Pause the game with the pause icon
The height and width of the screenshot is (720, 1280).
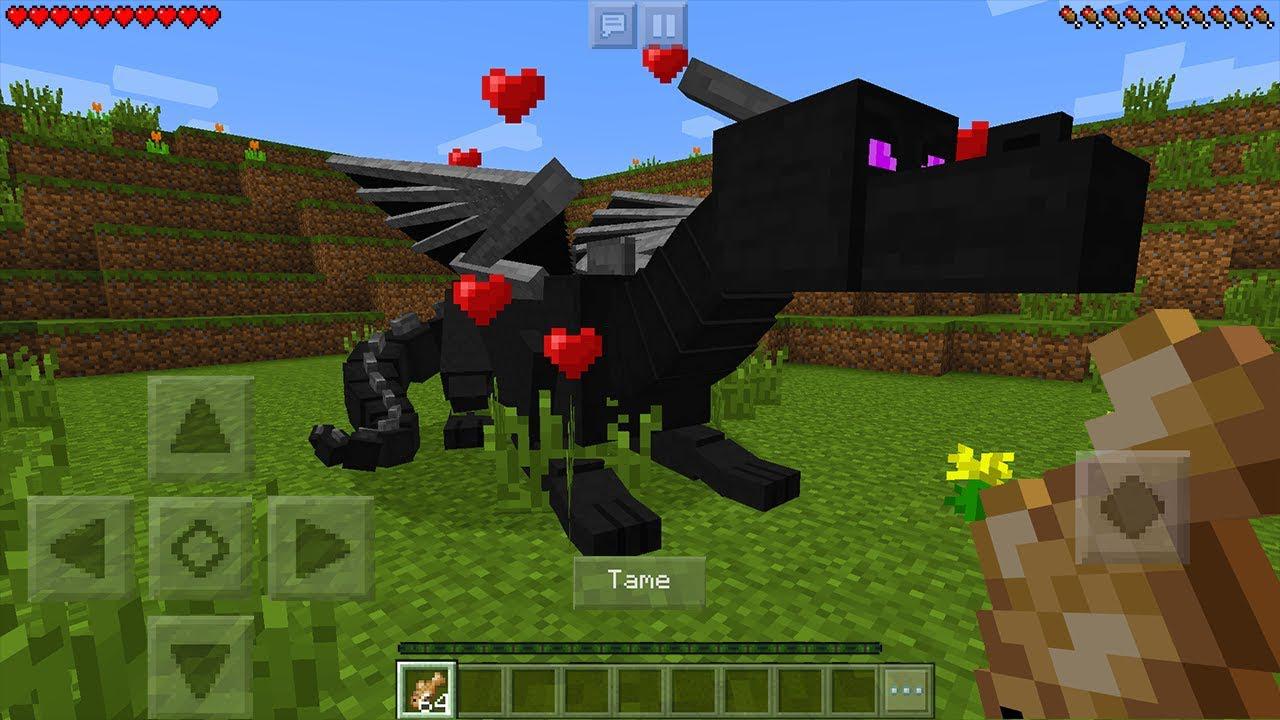coord(661,24)
